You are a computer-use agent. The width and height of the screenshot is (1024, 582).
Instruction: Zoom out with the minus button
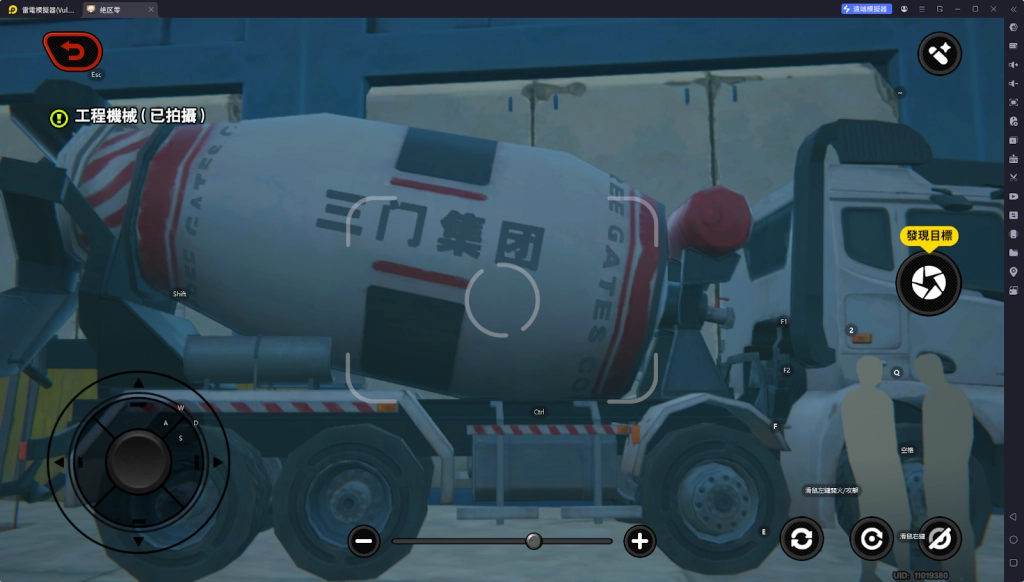(364, 542)
